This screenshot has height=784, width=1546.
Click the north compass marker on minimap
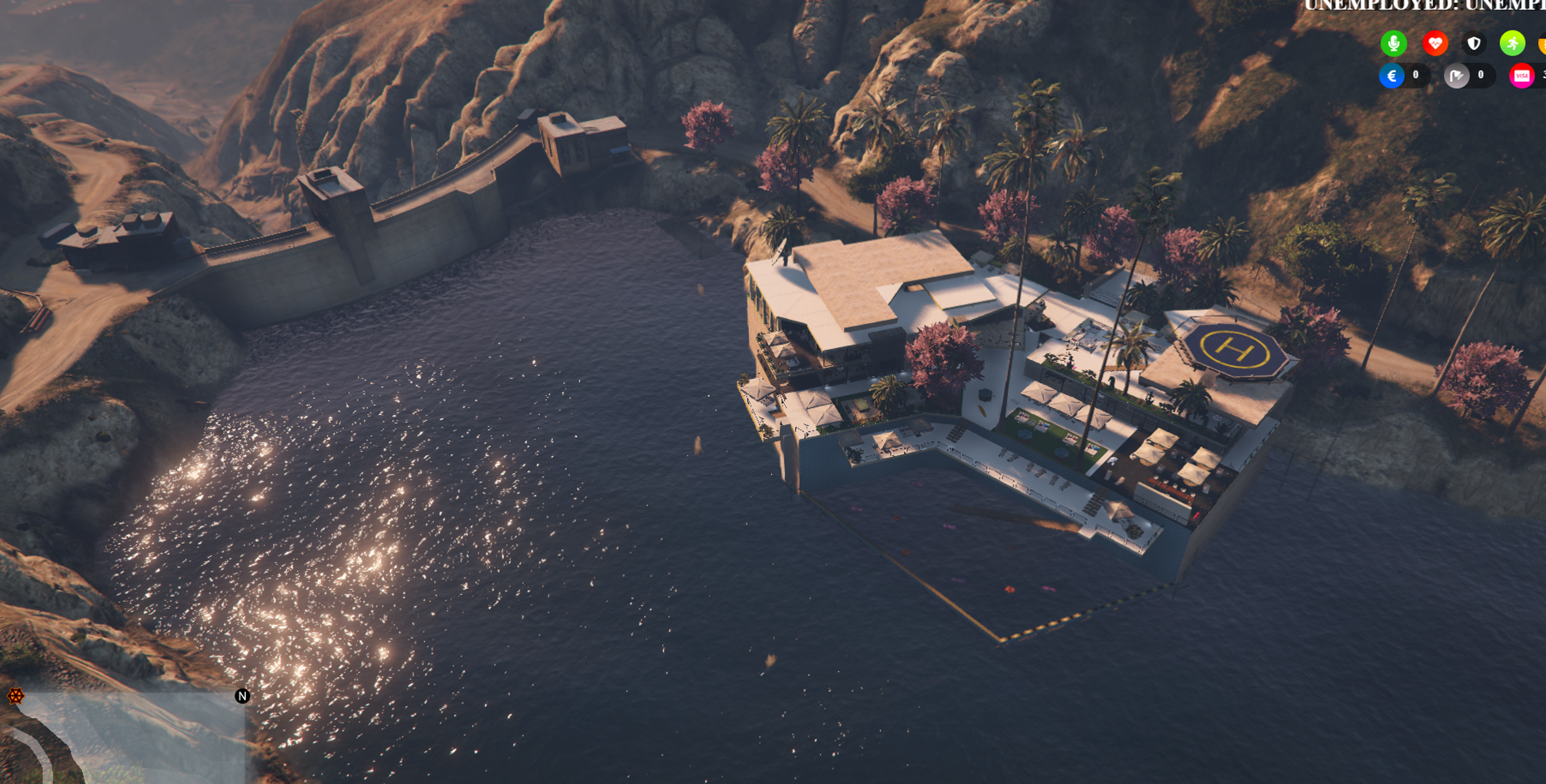point(242,696)
